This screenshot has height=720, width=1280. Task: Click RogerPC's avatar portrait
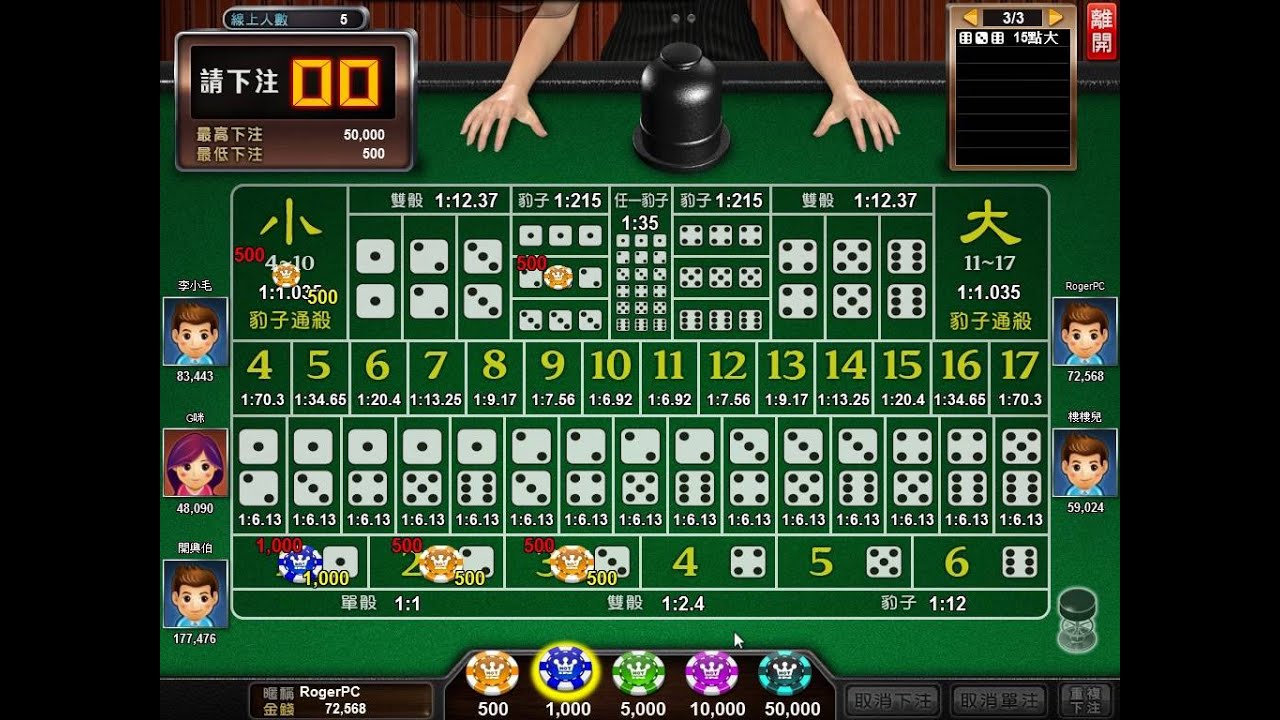tap(1086, 331)
